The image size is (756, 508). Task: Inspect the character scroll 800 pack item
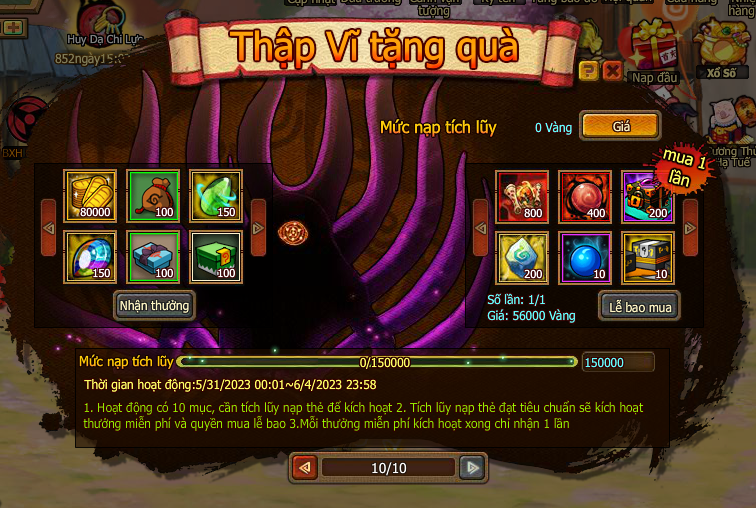point(522,196)
